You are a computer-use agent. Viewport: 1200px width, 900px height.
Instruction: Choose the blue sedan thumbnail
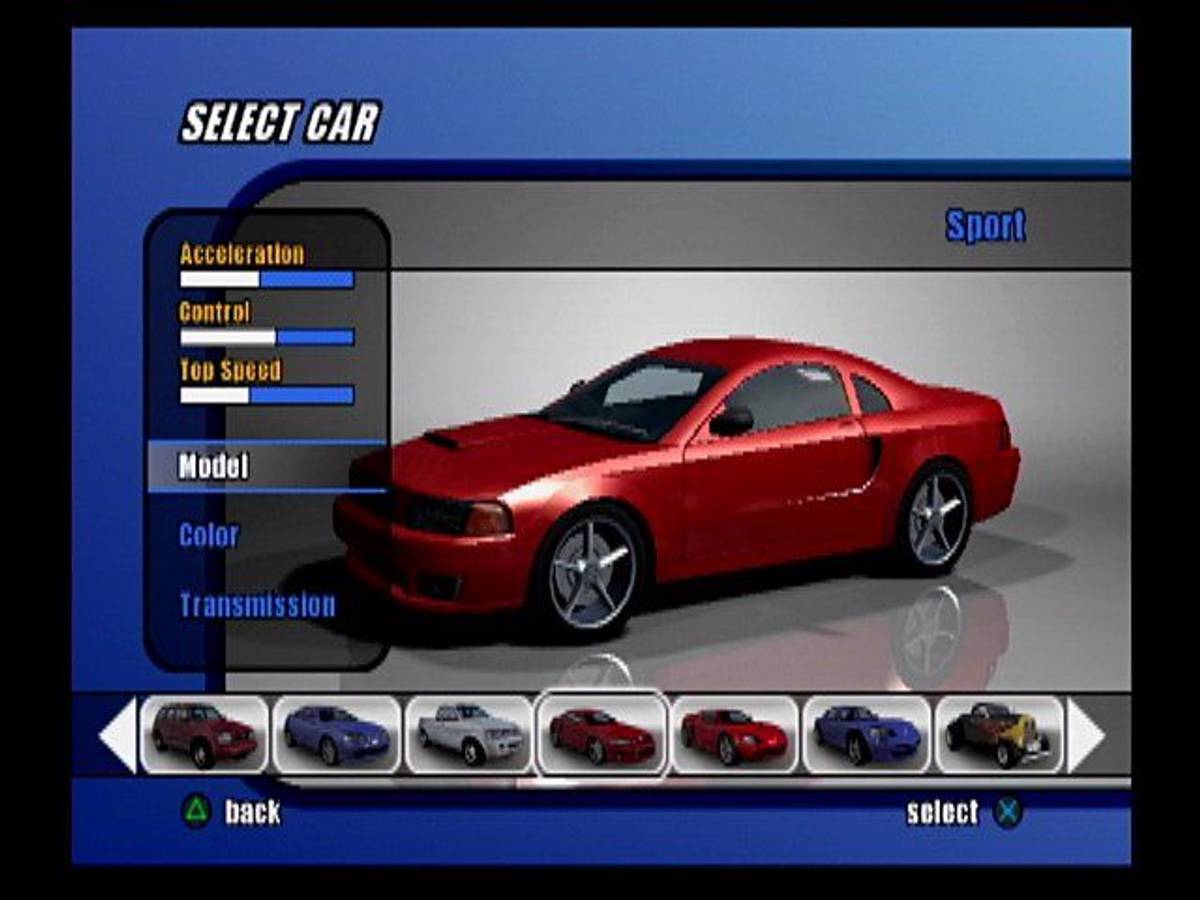(x=337, y=735)
